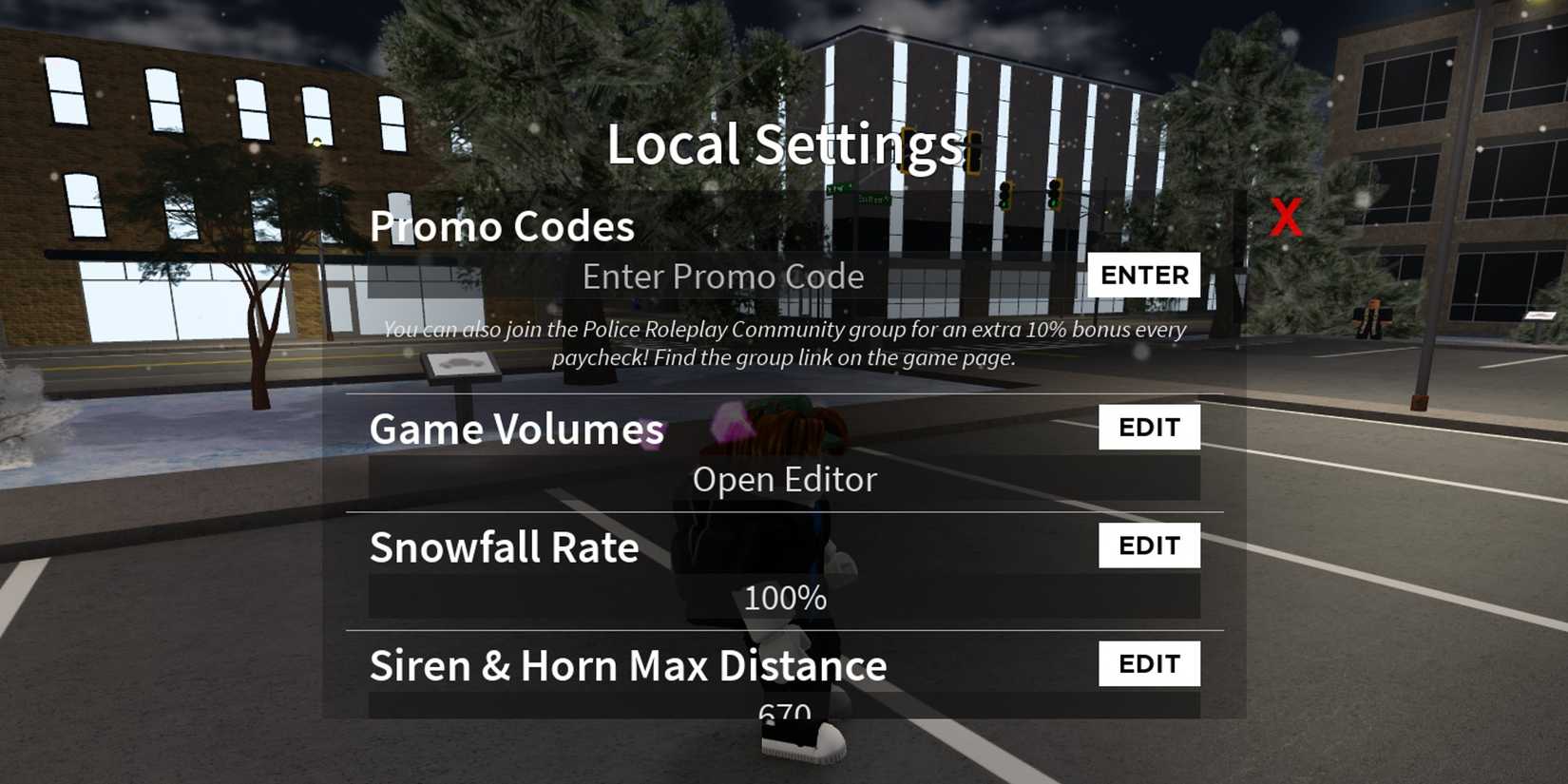
Task: Click the Snowfall Rate value bar
Action: coord(785,598)
